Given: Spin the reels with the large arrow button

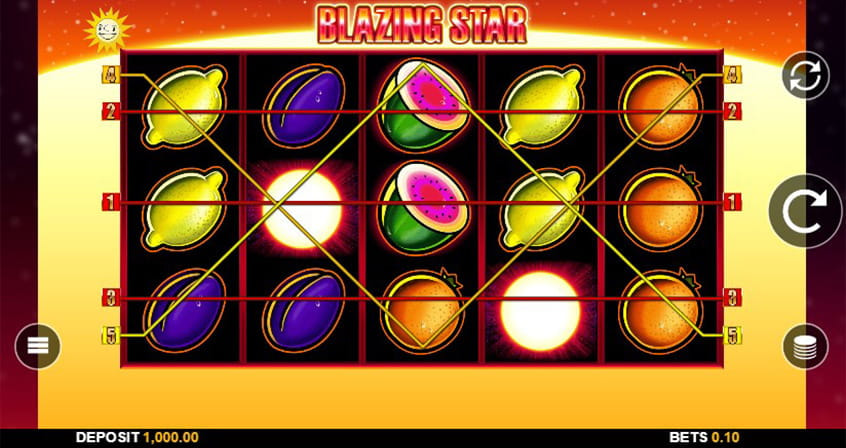Looking at the screenshot, I should coord(805,210).
